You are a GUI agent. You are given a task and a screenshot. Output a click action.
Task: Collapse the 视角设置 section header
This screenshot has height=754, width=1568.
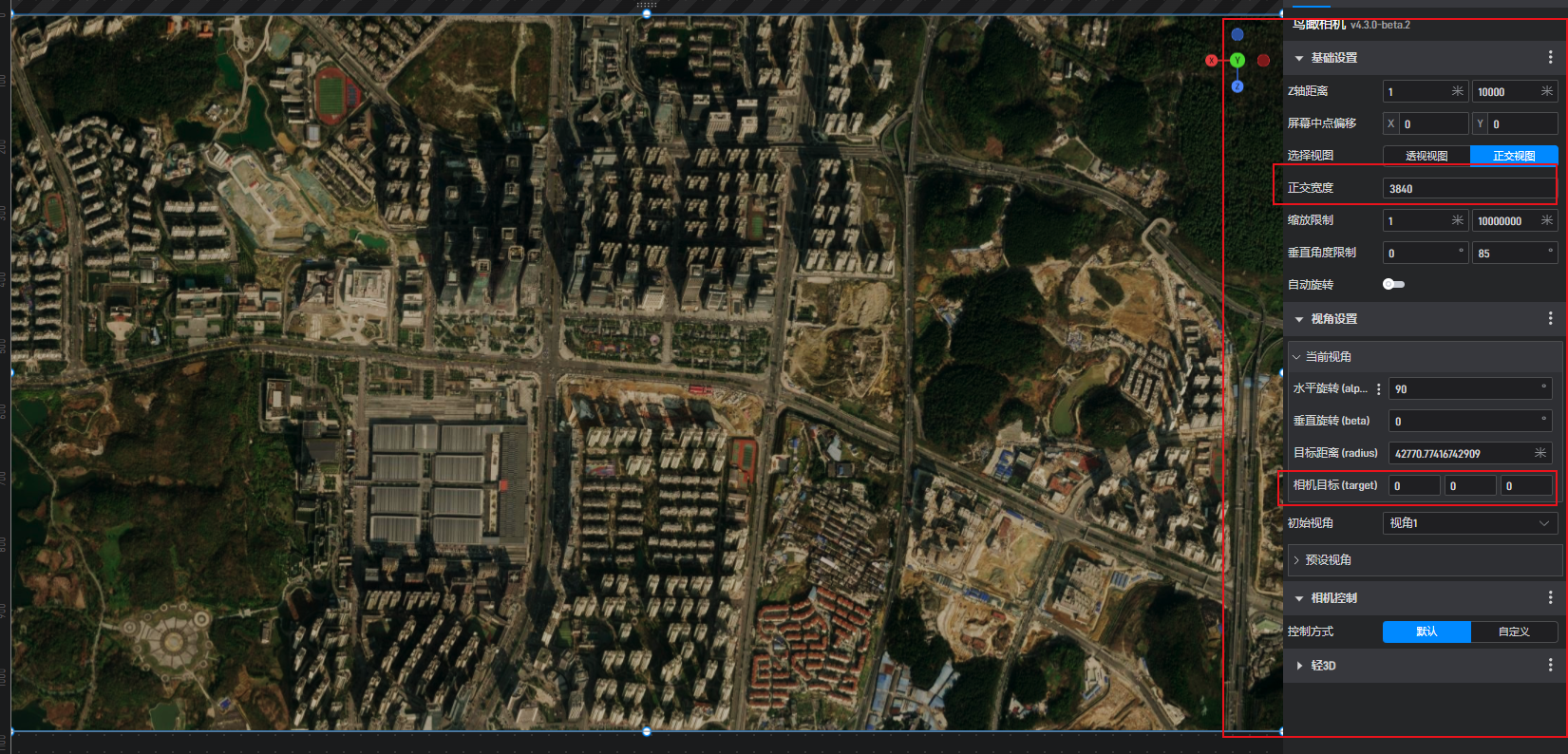(1333, 319)
